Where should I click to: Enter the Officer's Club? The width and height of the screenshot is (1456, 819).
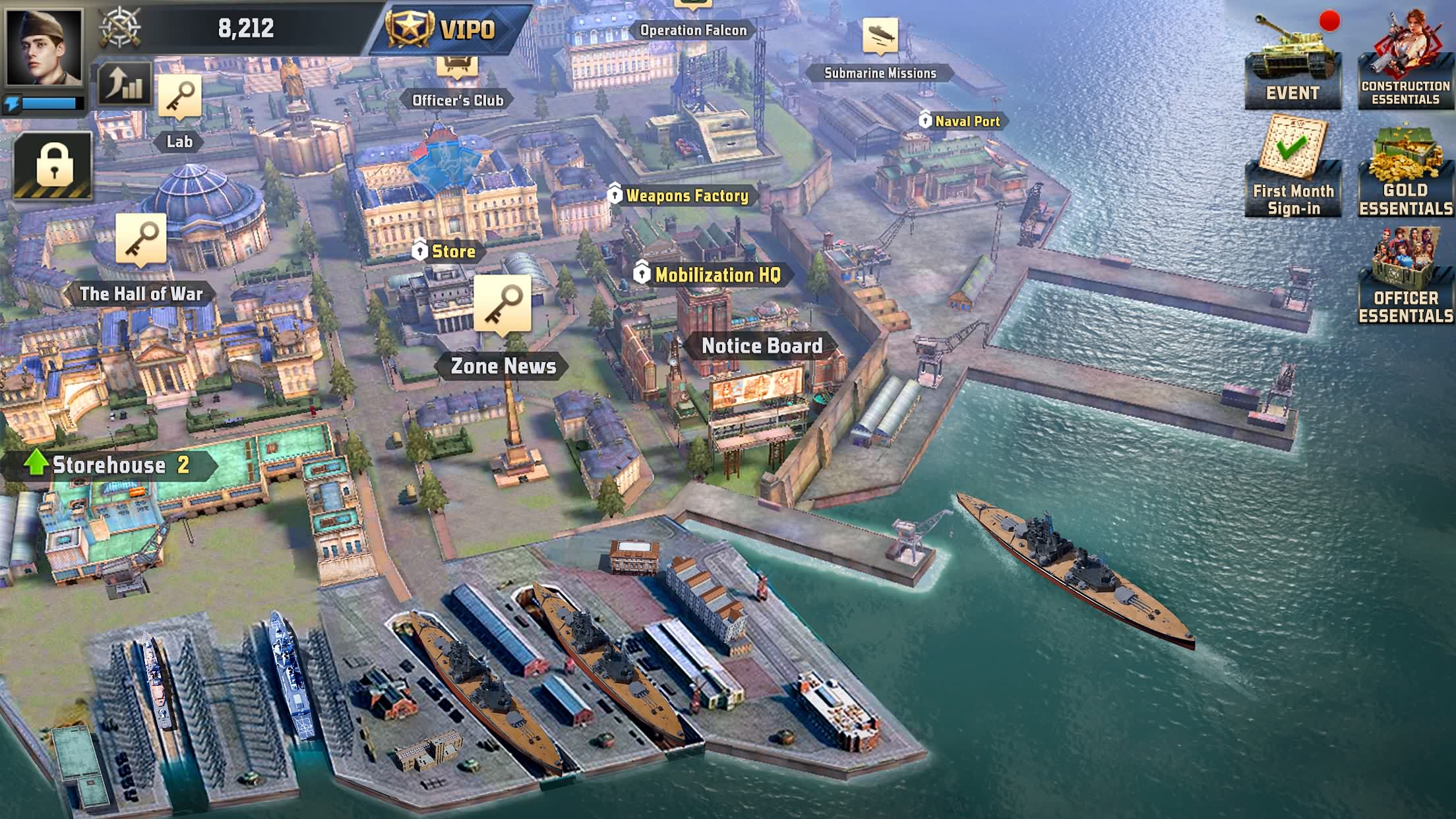(458, 100)
